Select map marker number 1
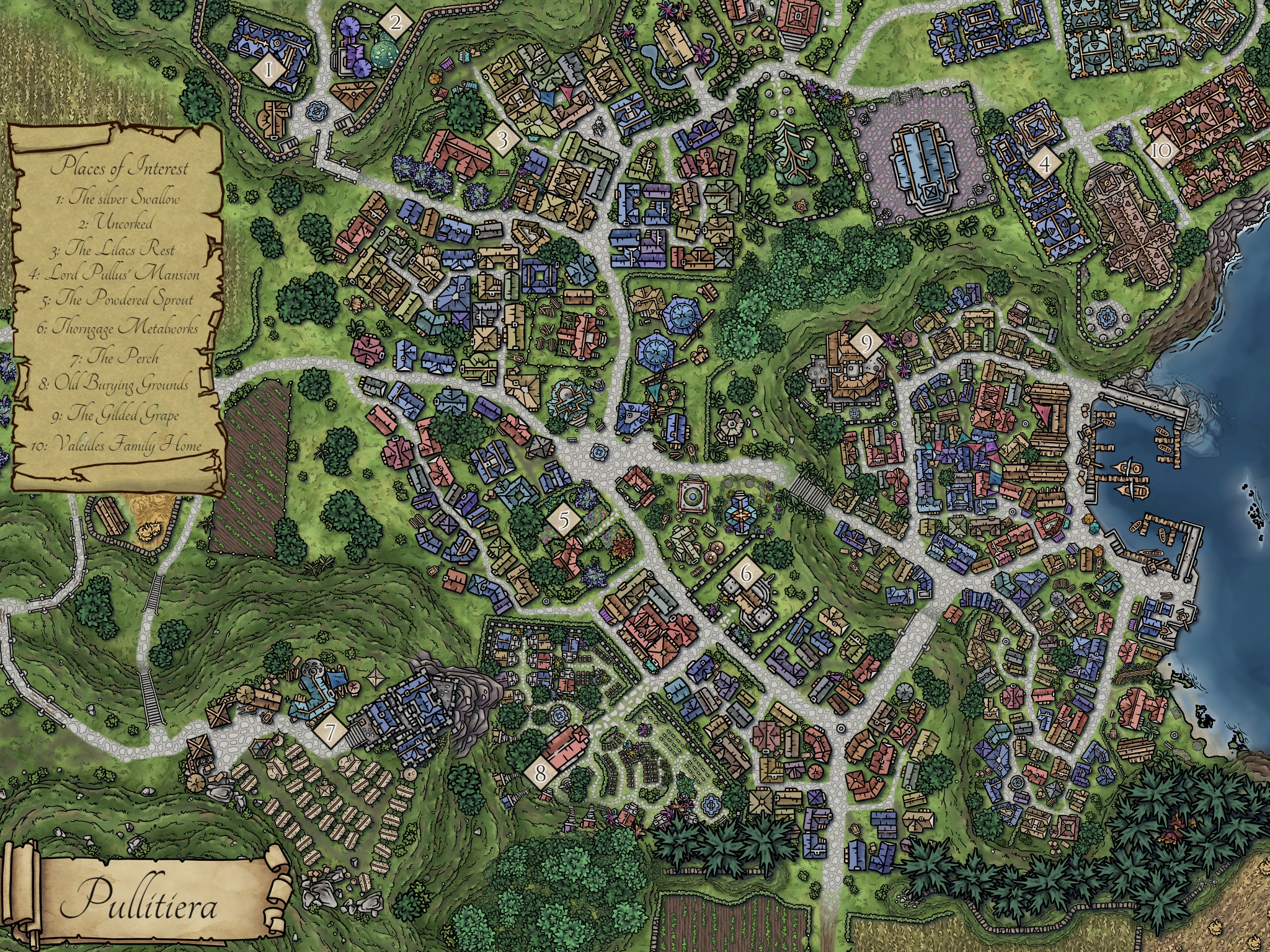The width and height of the screenshot is (1270, 952). point(269,70)
